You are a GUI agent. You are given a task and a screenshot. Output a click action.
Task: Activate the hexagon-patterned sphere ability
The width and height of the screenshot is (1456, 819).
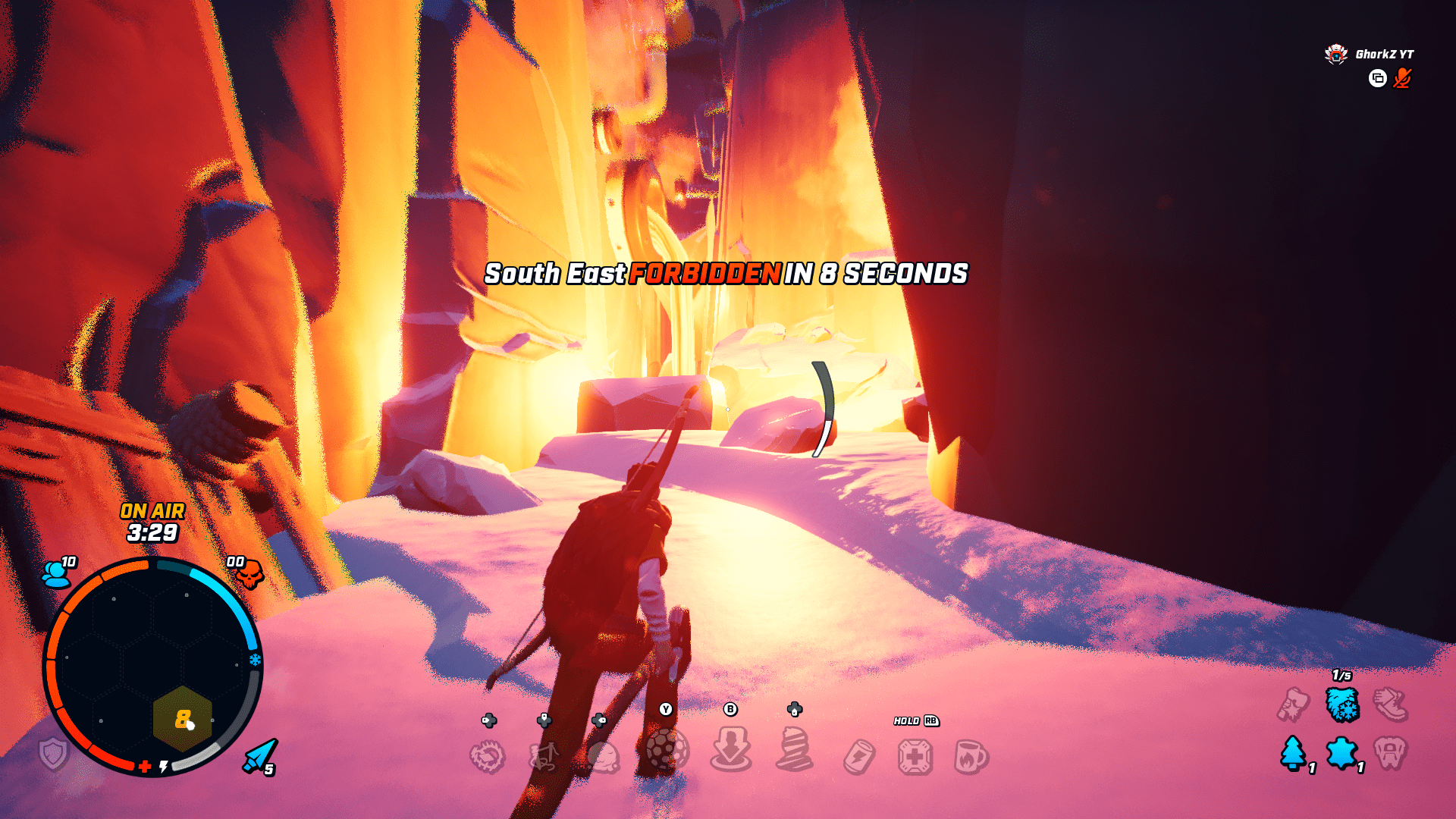pos(667,750)
